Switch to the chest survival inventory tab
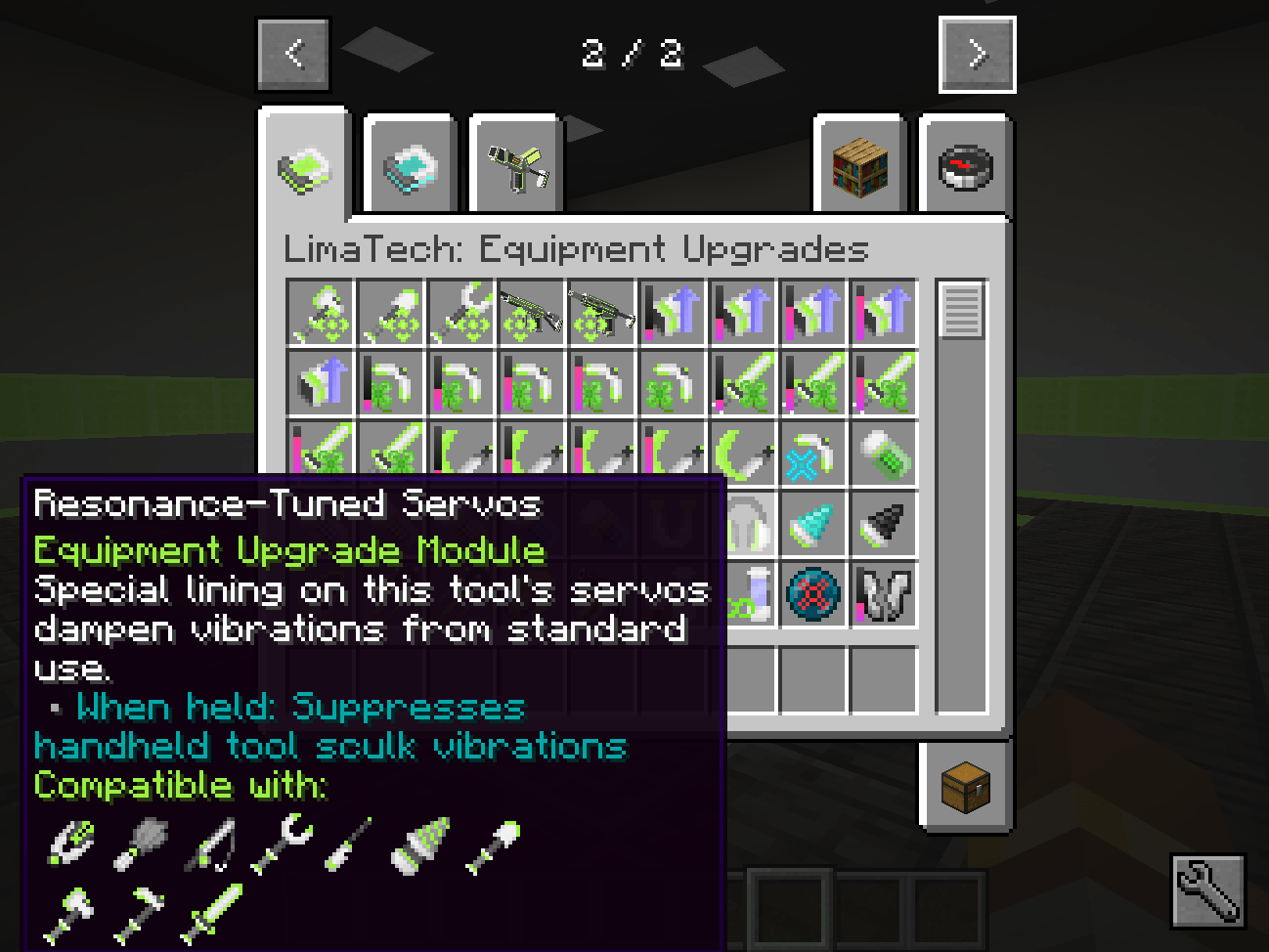 click(x=965, y=785)
